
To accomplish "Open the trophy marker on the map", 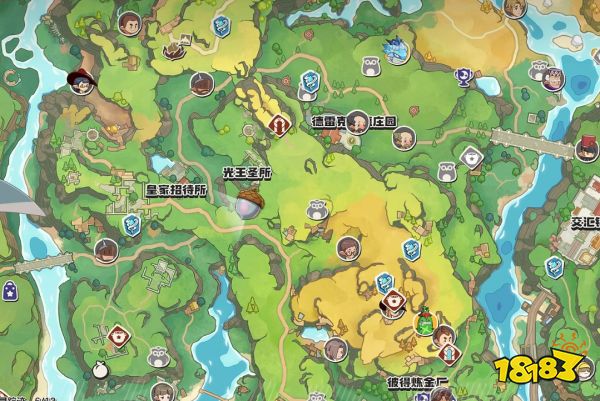I will click(462, 76).
